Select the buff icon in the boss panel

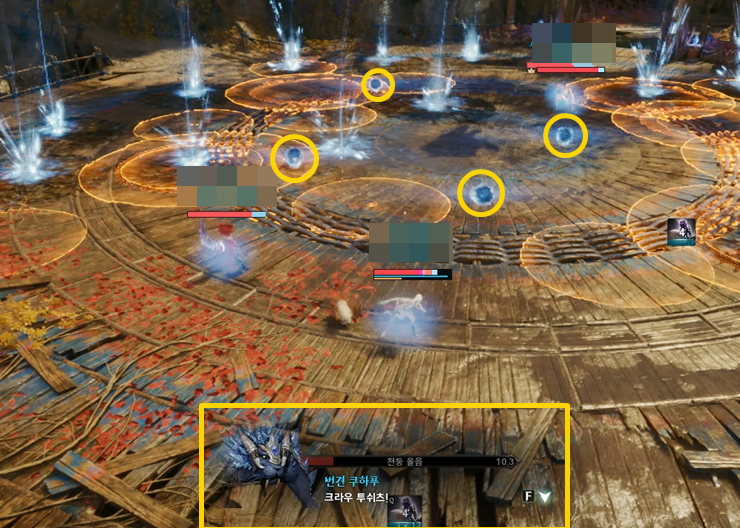[405, 510]
